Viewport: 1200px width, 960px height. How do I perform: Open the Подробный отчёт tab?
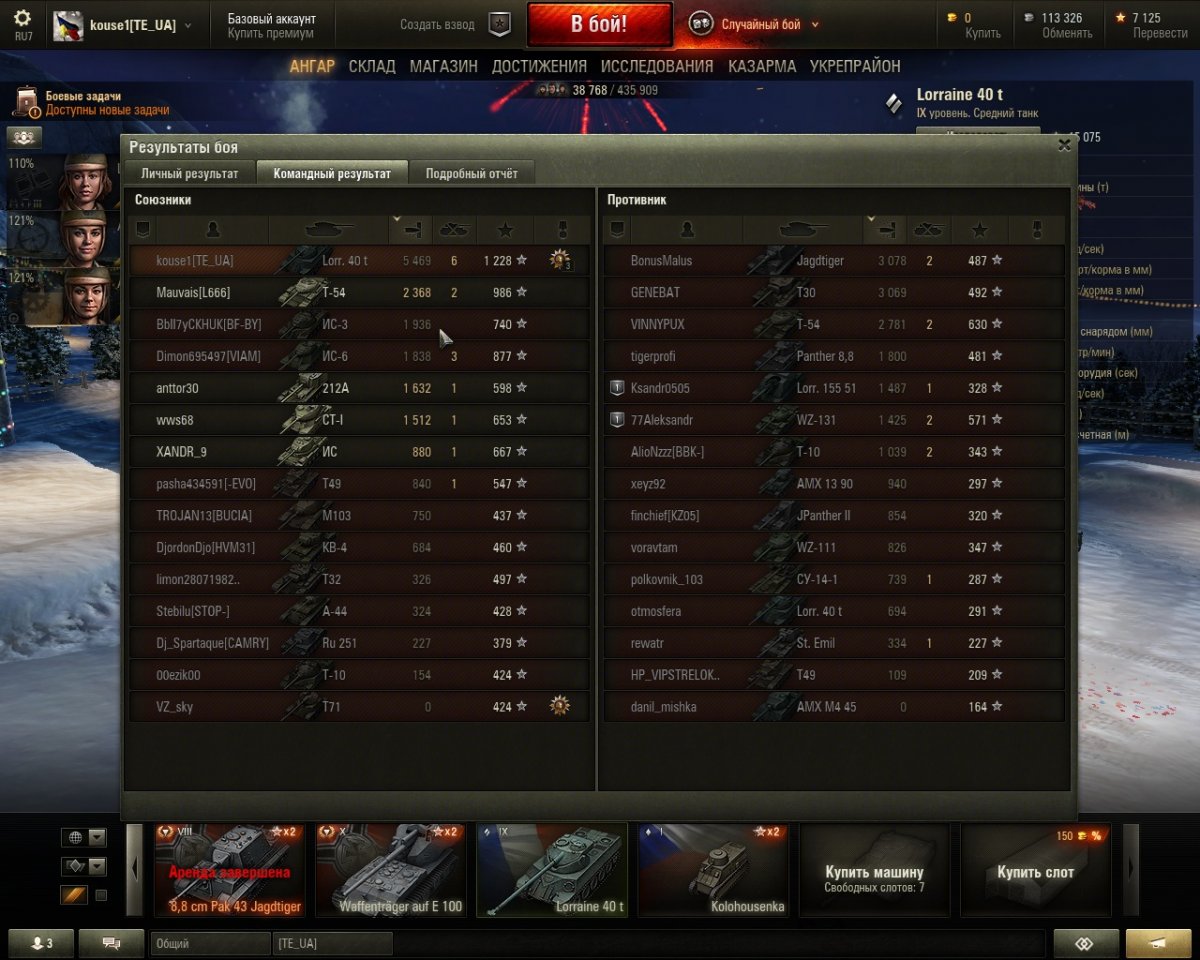tap(472, 173)
